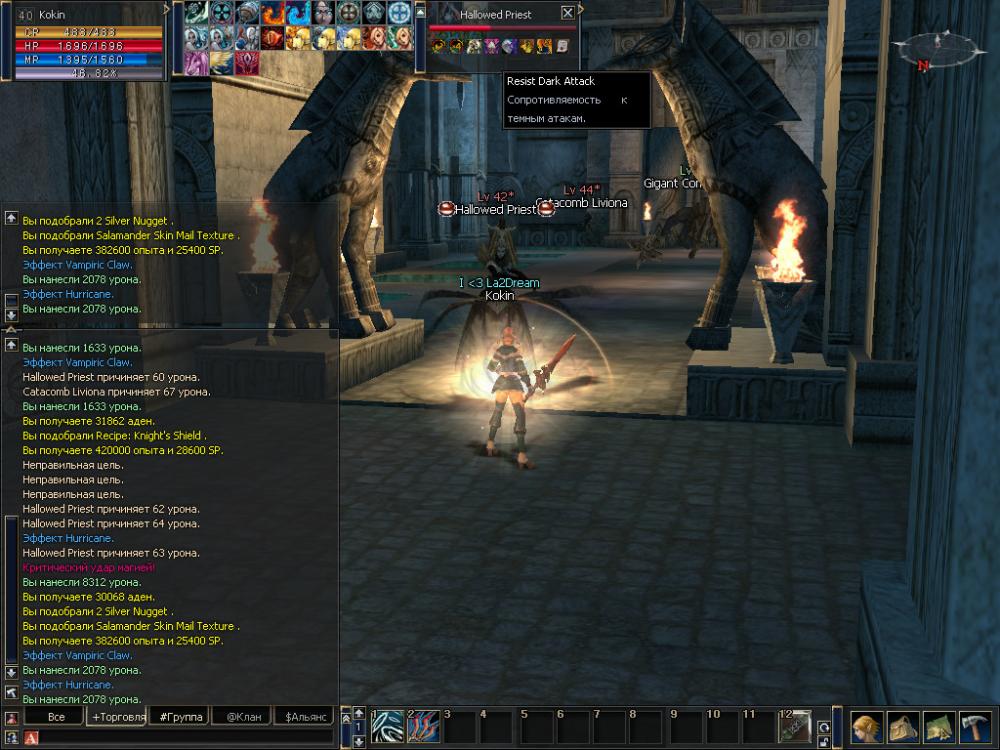Open the +Торговля trade chat tab
1000x750 pixels.
pos(118,717)
